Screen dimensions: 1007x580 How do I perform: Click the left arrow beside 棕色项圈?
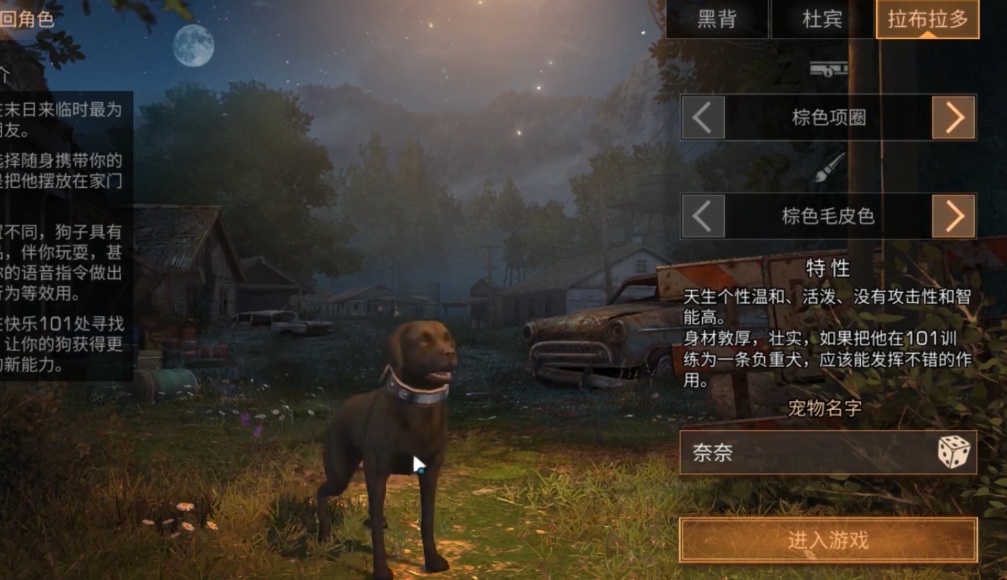coord(703,118)
